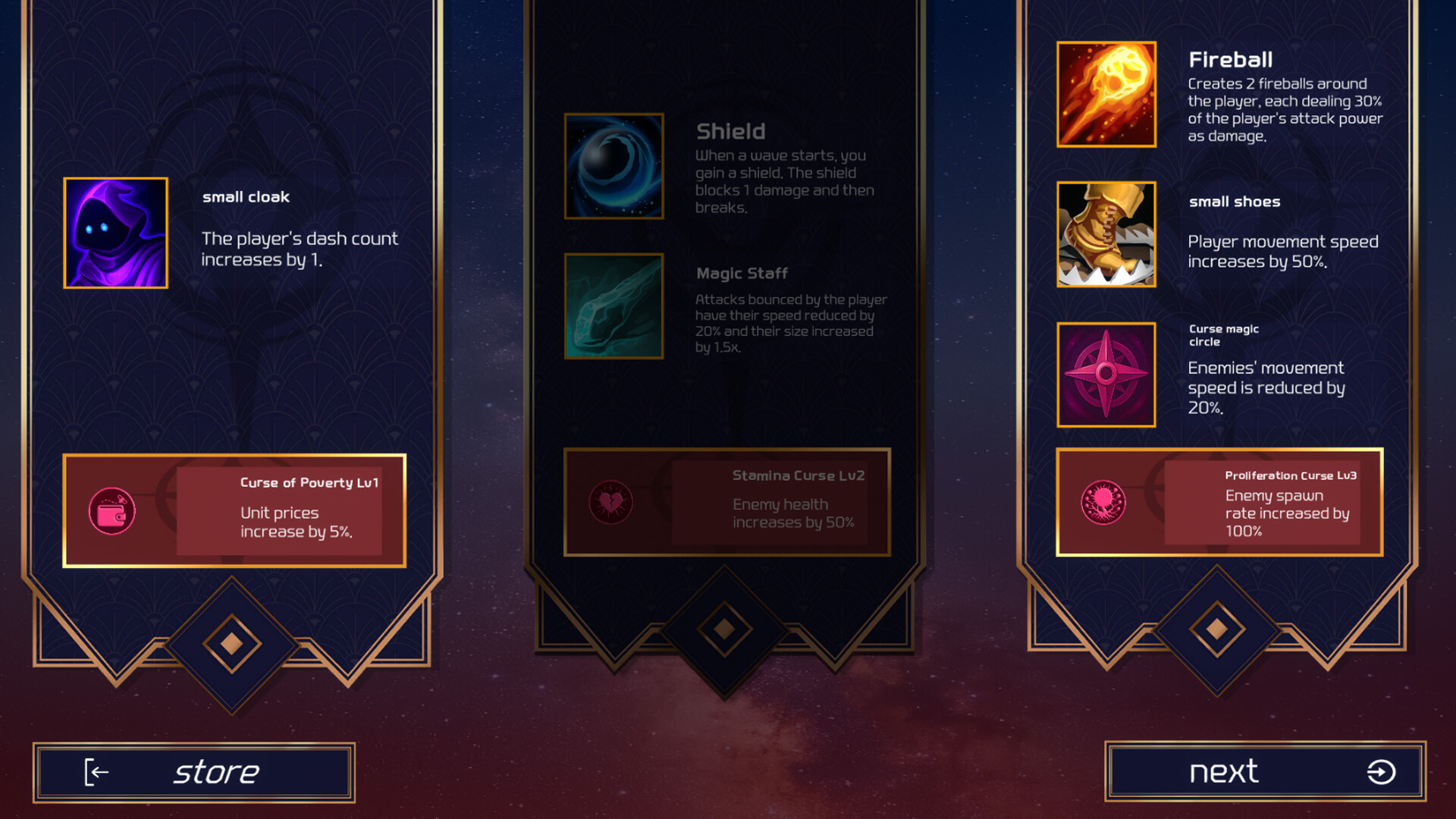1456x819 pixels.
Task: Choose the Stamina Curse Lv2 panel
Action: point(726,502)
